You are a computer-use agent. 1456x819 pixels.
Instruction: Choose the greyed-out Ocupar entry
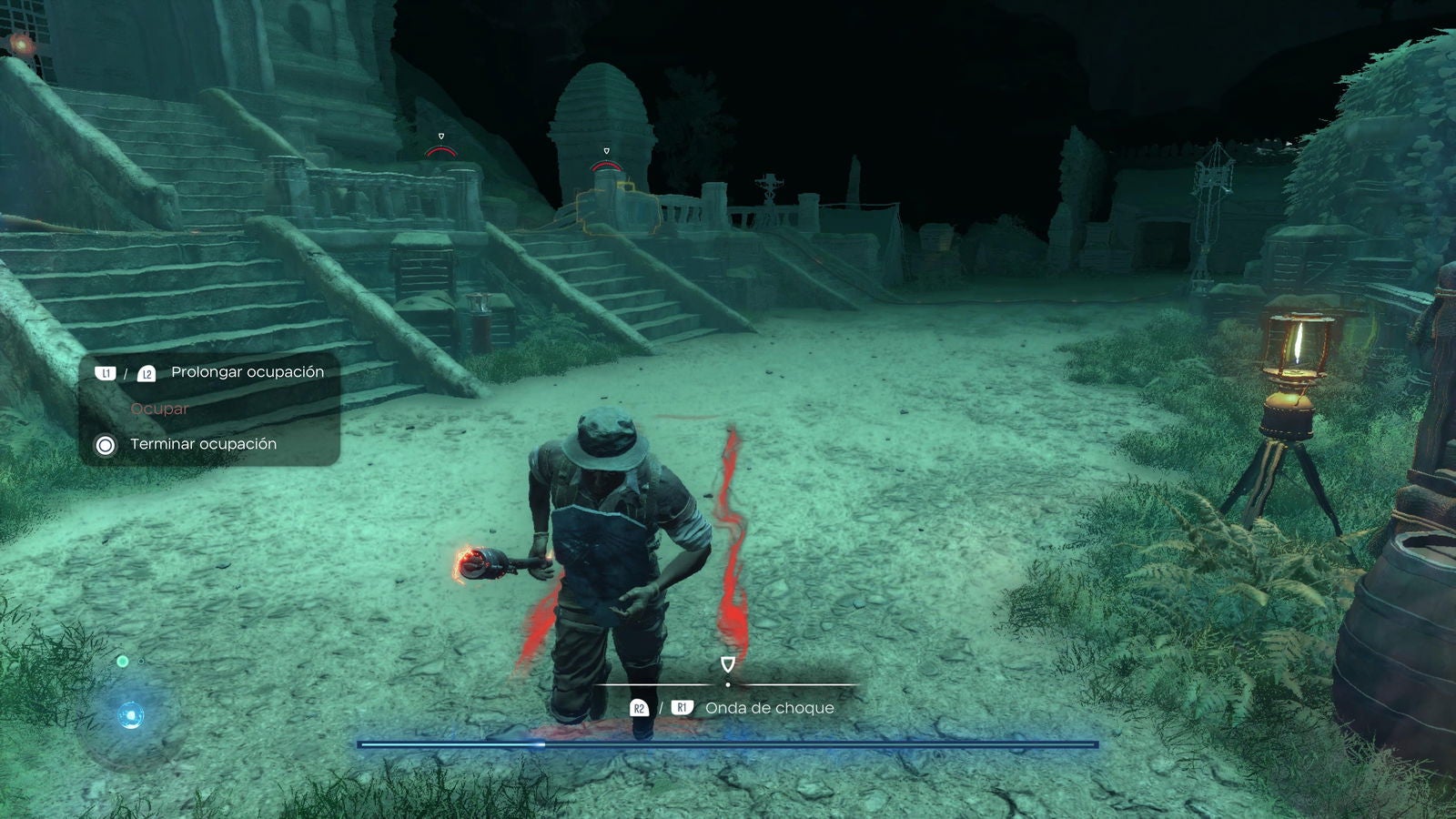pos(159,409)
